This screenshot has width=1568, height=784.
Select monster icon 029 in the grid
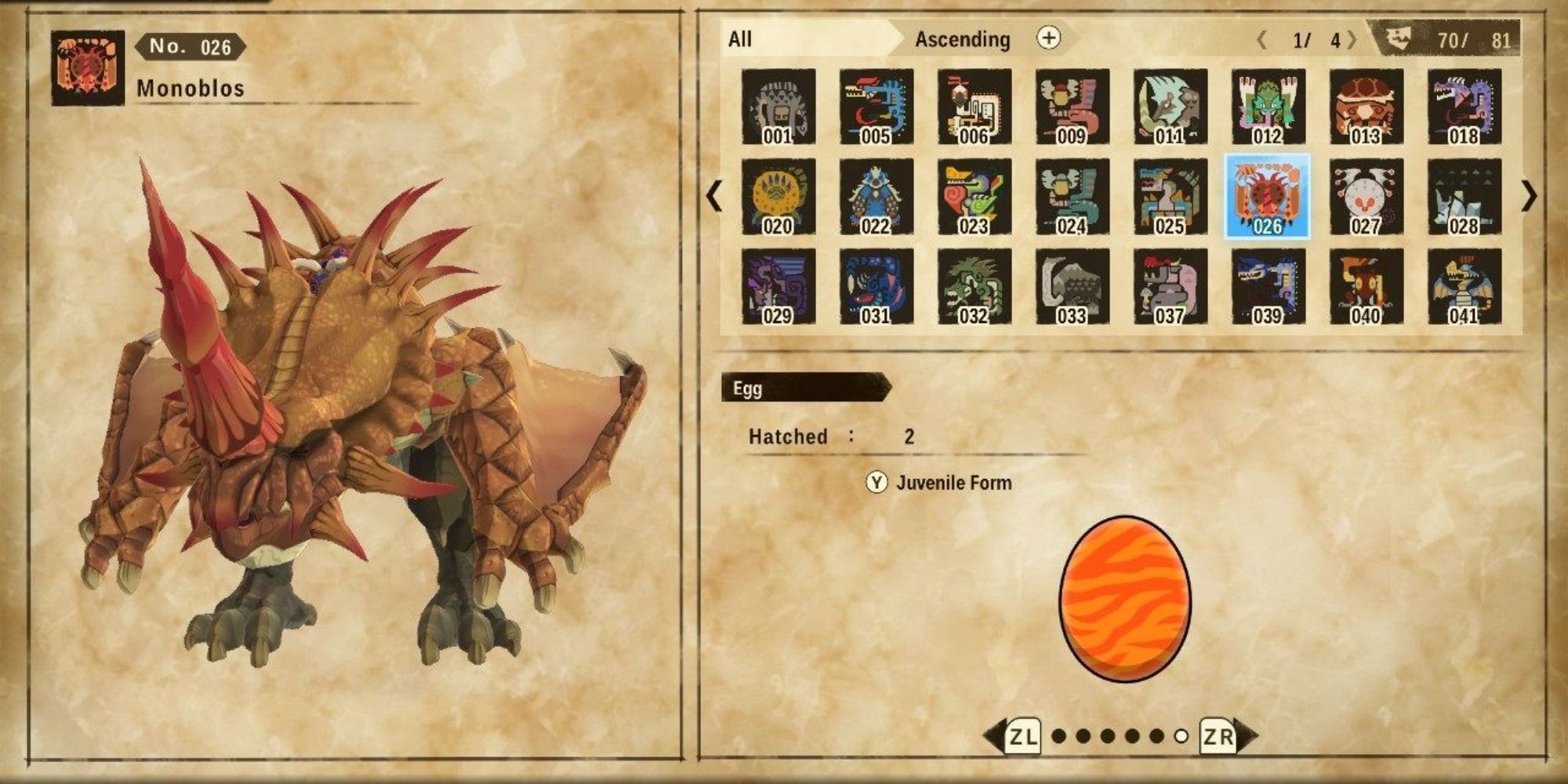781,286
